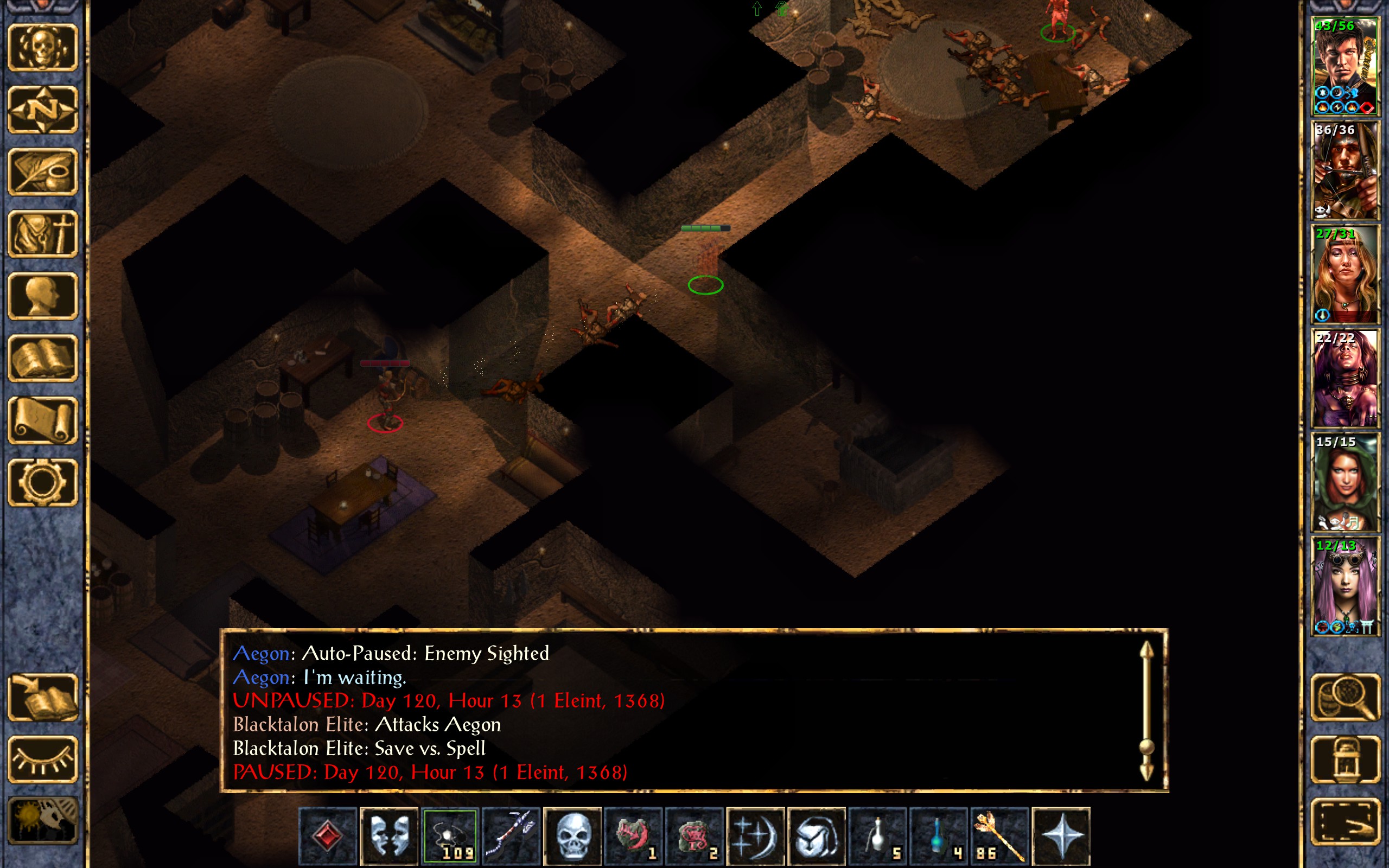Open the mage spellbook button
Image resolution: width=1389 pixels, height=868 pixels.
(x=43, y=358)
